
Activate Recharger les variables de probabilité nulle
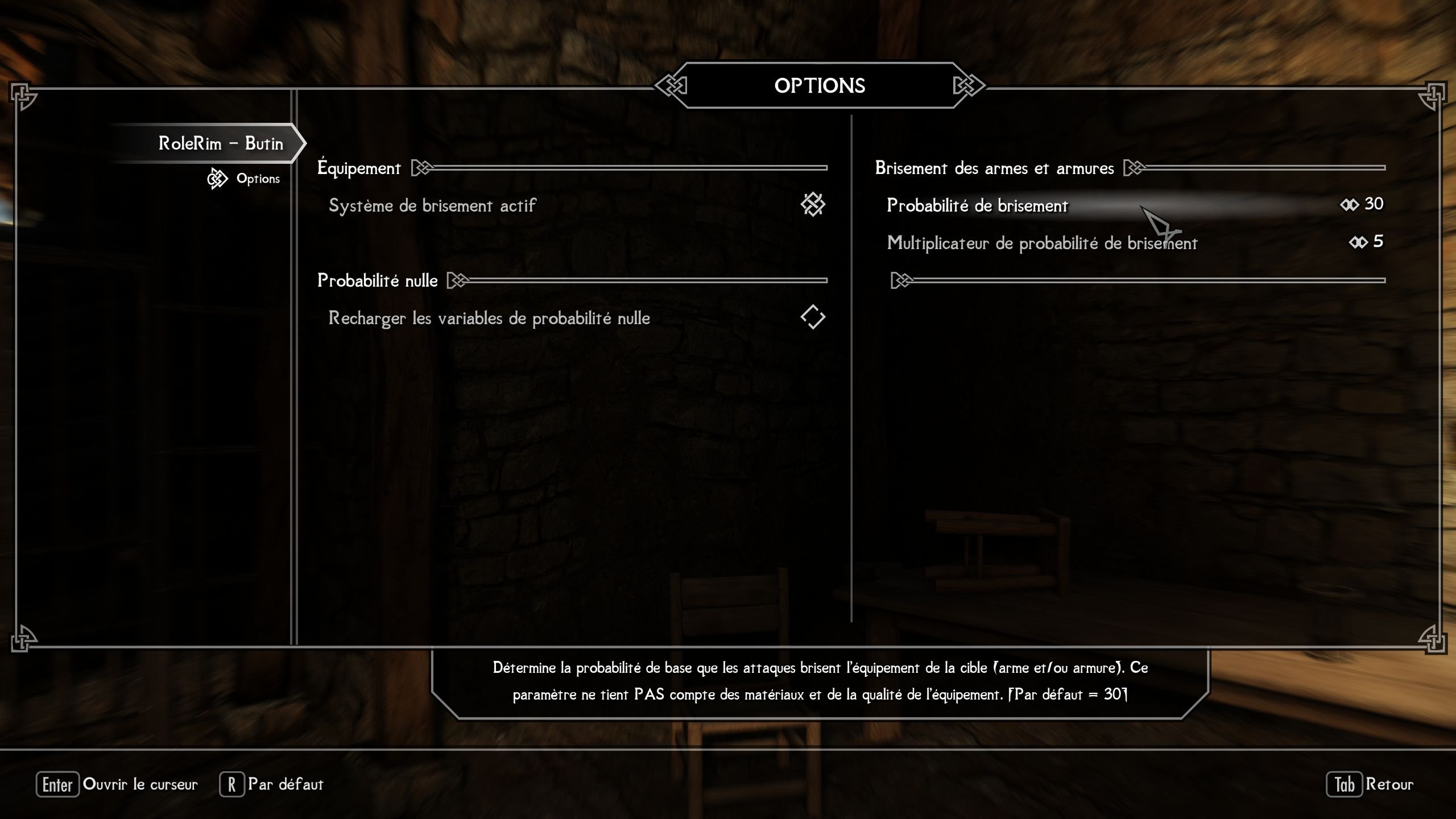pyautogui.click(x=812, y=317)
